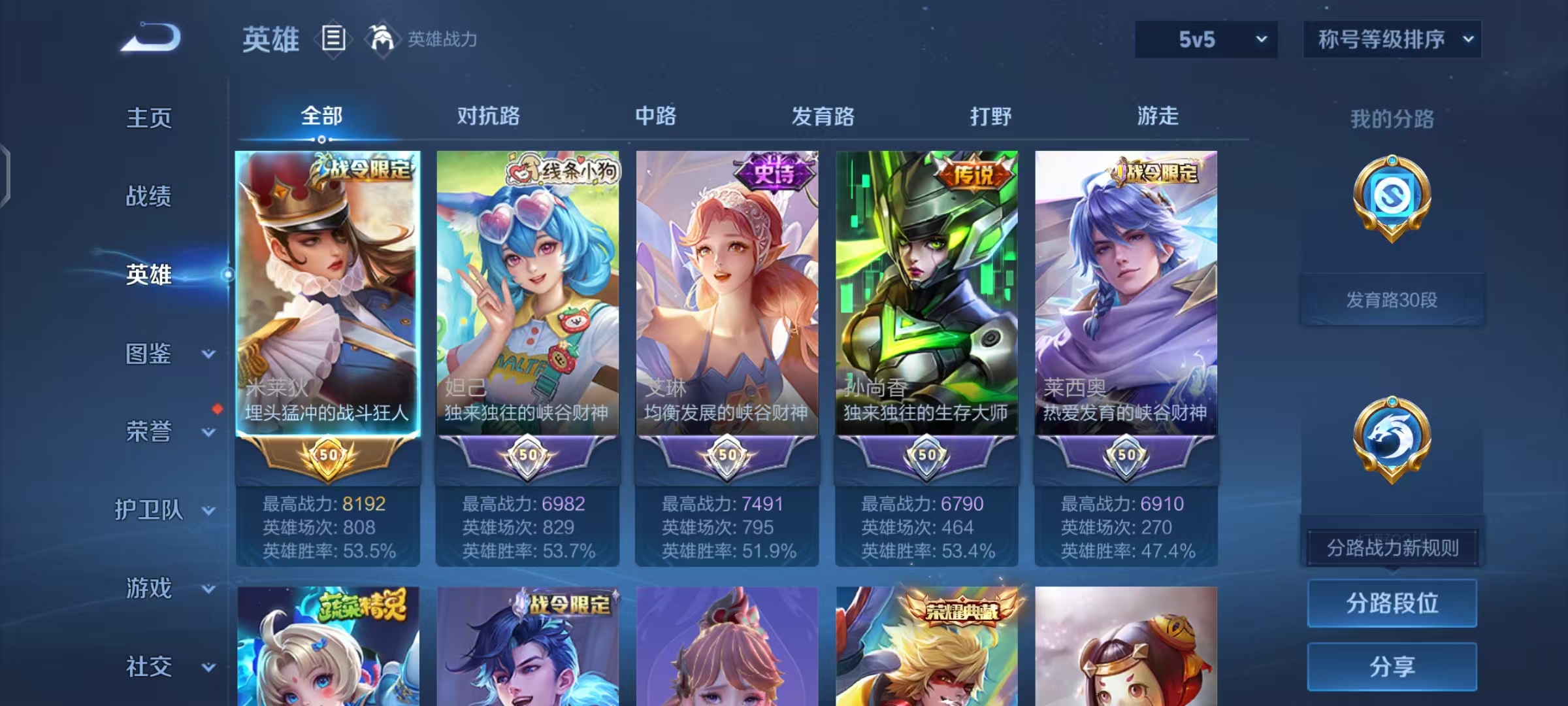
Task: Switch to the 打野 tab
Action: pyautogui.click(x=990, y=116)
